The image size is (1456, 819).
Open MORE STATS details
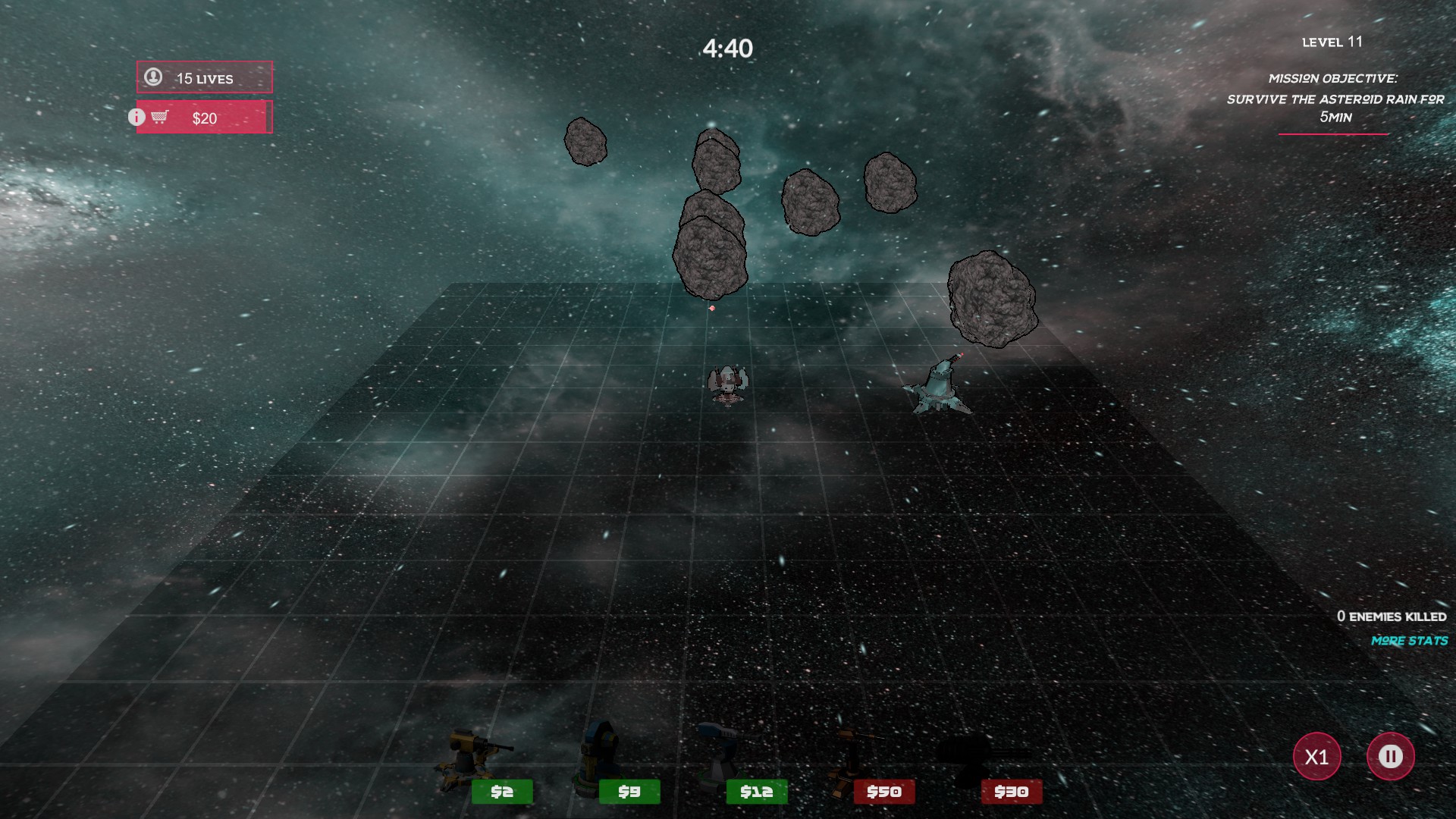point(1409,641)
